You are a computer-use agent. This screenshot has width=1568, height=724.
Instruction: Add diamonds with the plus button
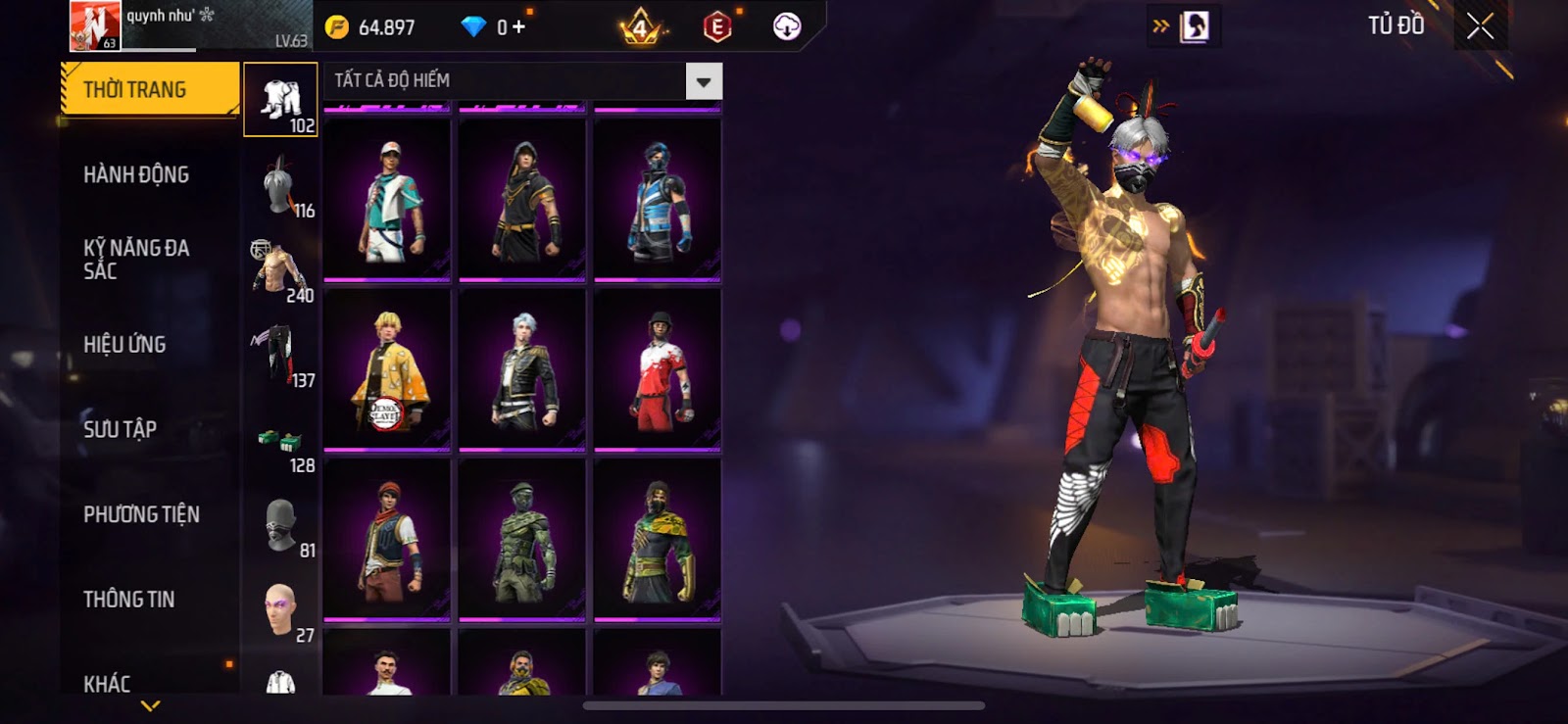pos(518,27)
